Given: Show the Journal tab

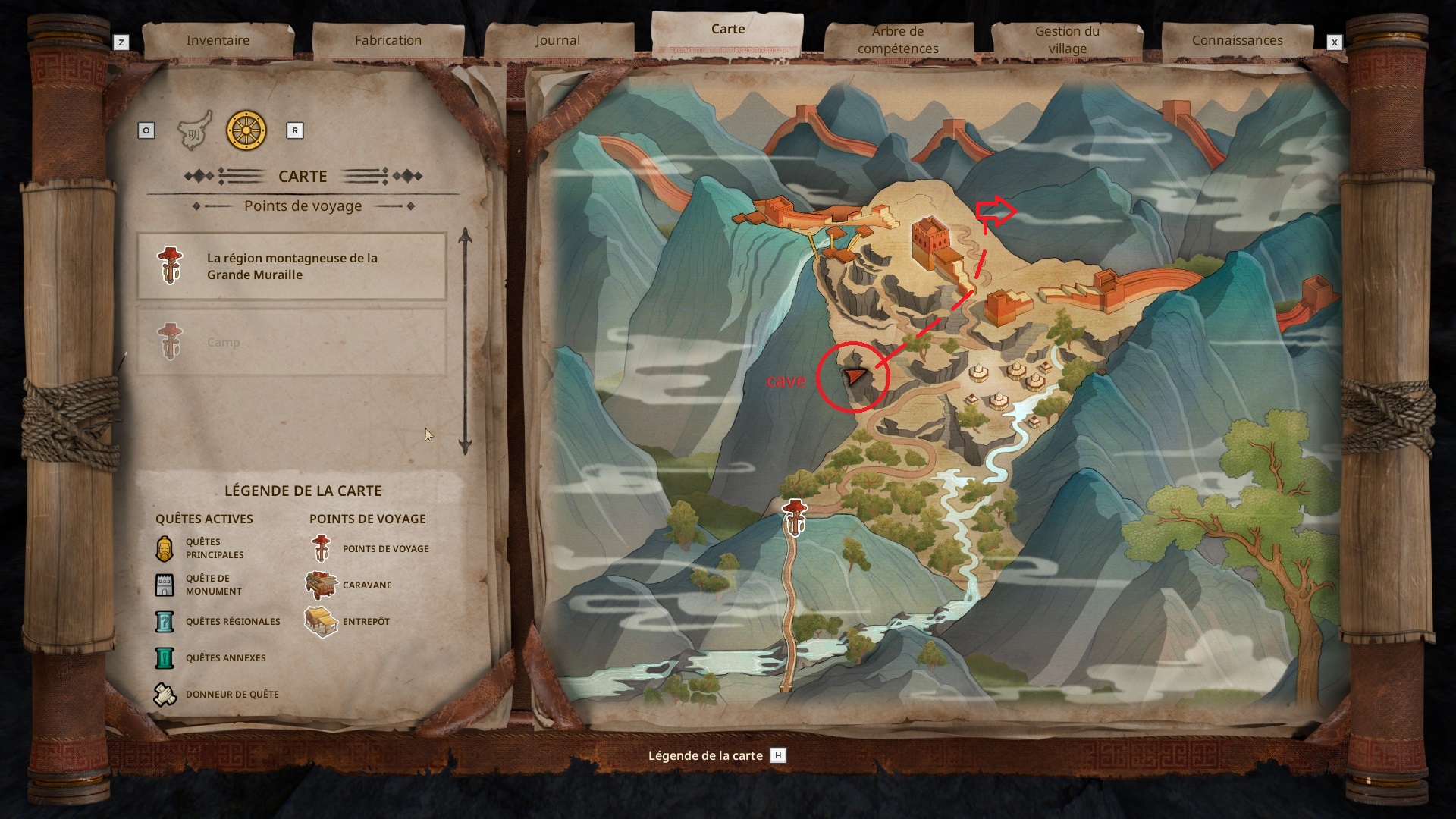Looking at the screenshot, I should coord(557,40).
